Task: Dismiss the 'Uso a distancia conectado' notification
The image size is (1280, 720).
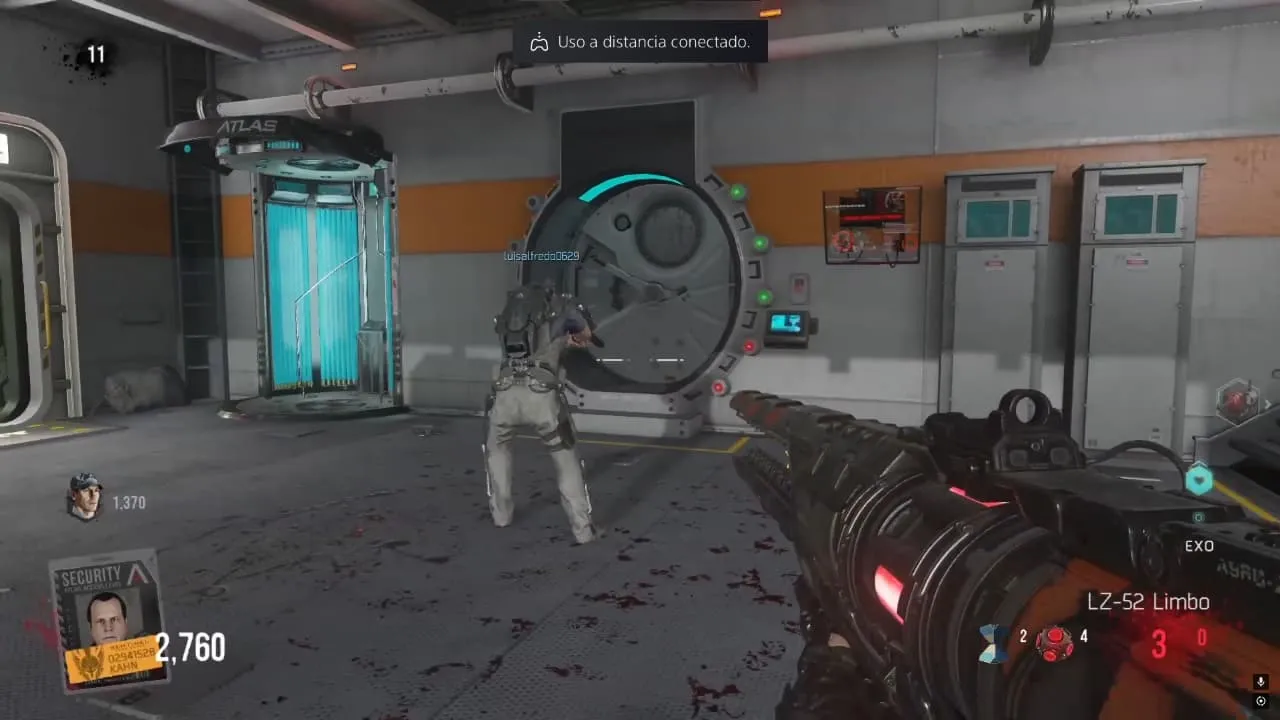Action: coord(640,42)
